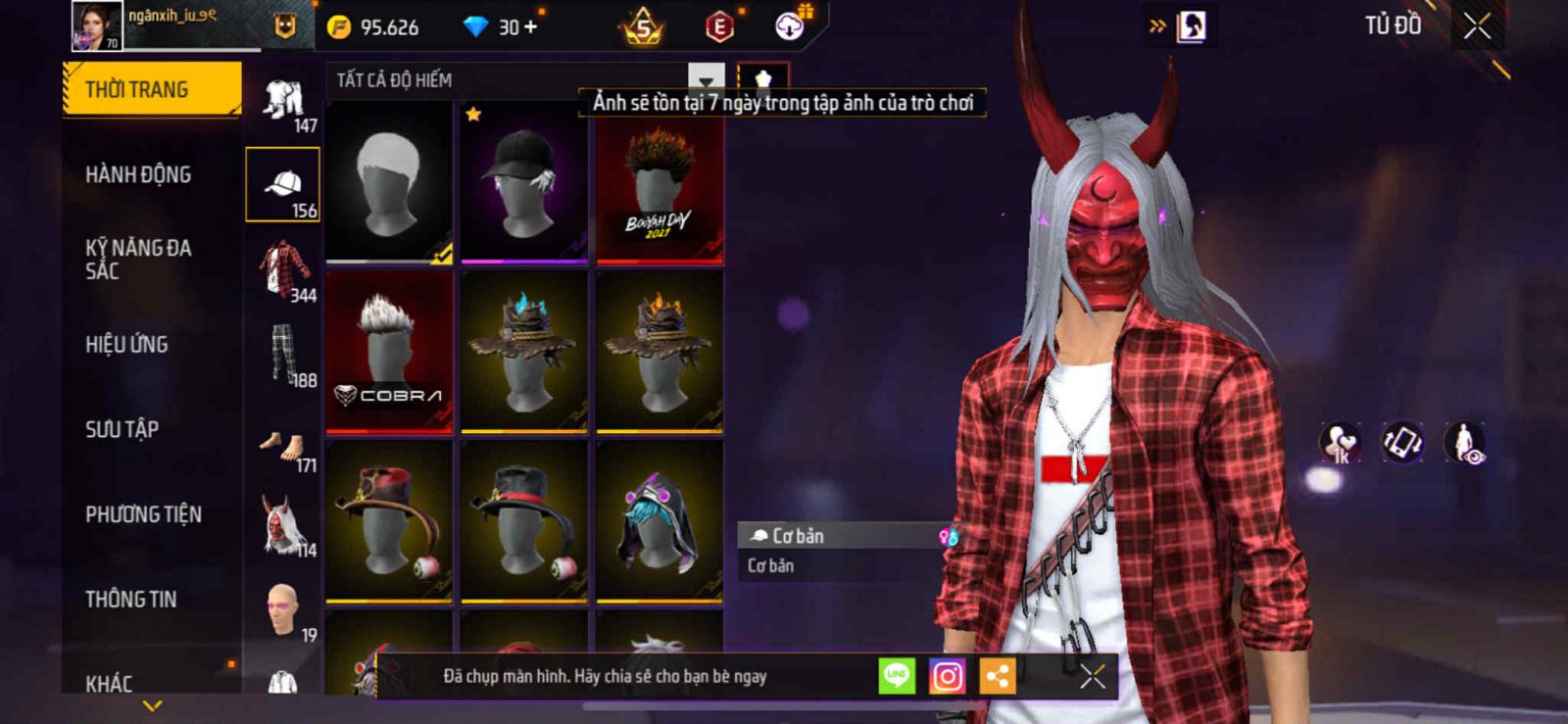Image resolution: width=1568 pixels, height=724 pixels.
Task: Pick the black cap with white hair
Action: pos(524,183)
